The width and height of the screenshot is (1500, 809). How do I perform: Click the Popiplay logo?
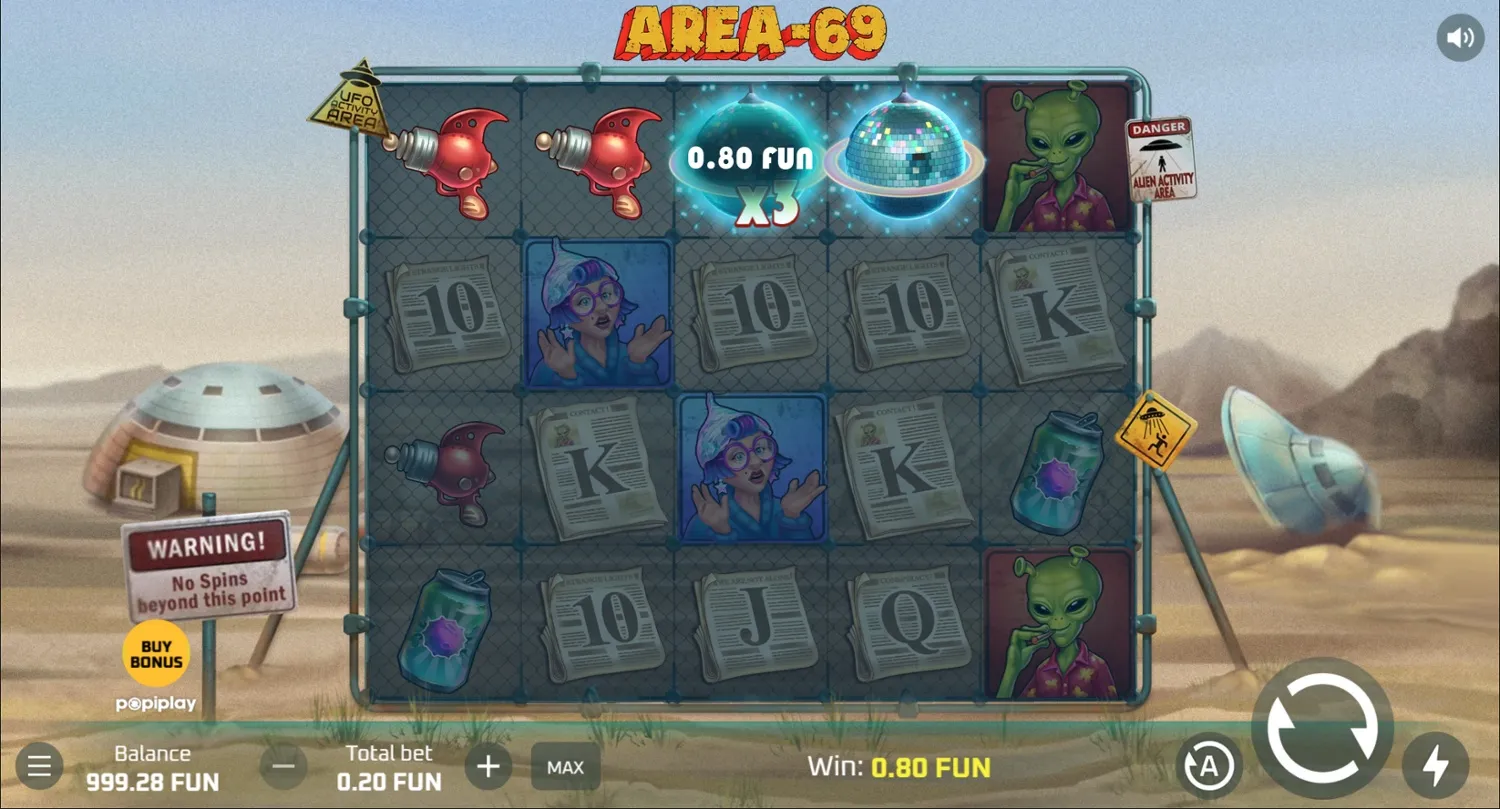tap(155, 703)
